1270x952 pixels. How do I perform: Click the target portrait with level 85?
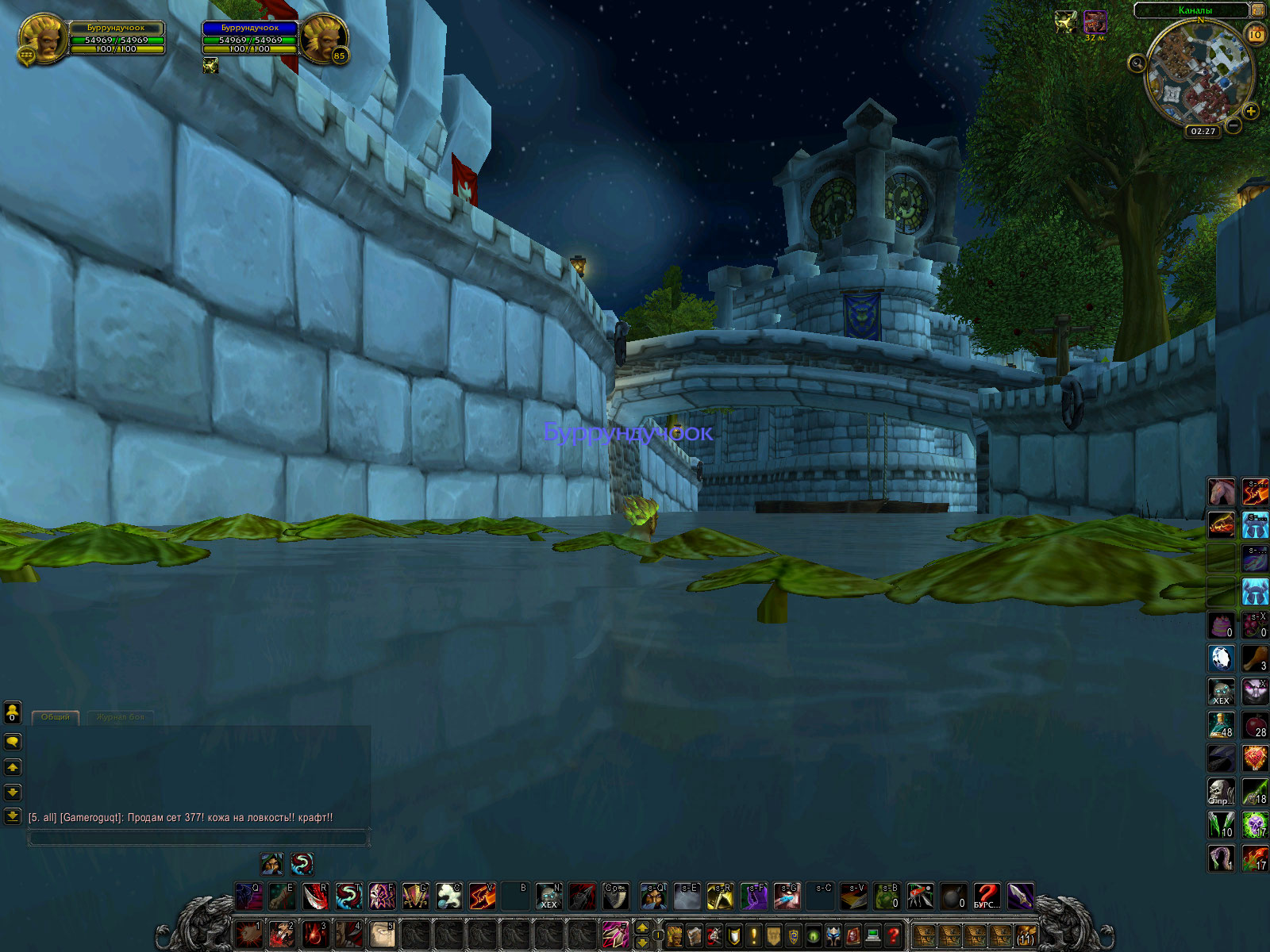click(x=322, y=39)
